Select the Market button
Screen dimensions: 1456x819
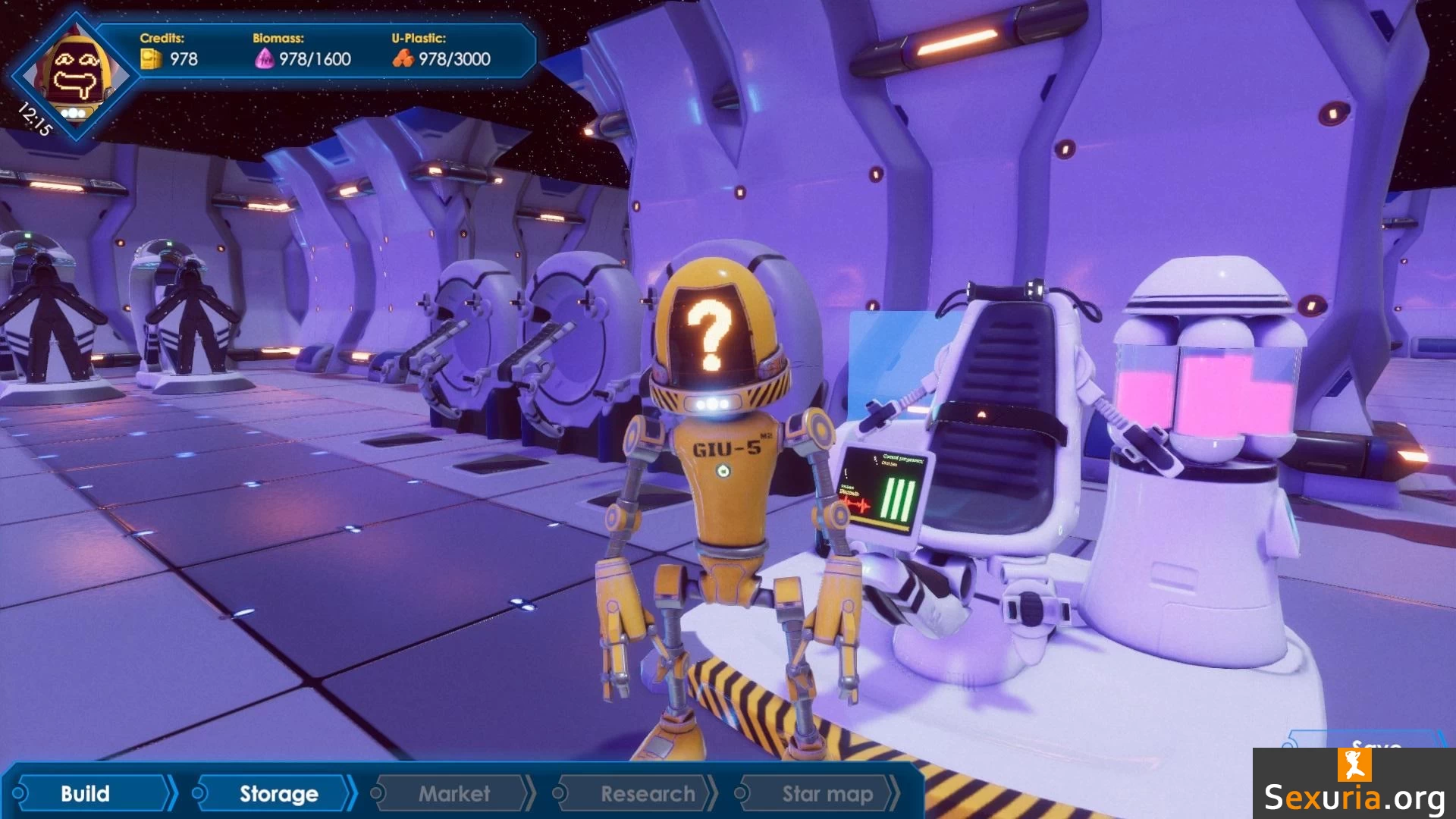coord(453,793)
